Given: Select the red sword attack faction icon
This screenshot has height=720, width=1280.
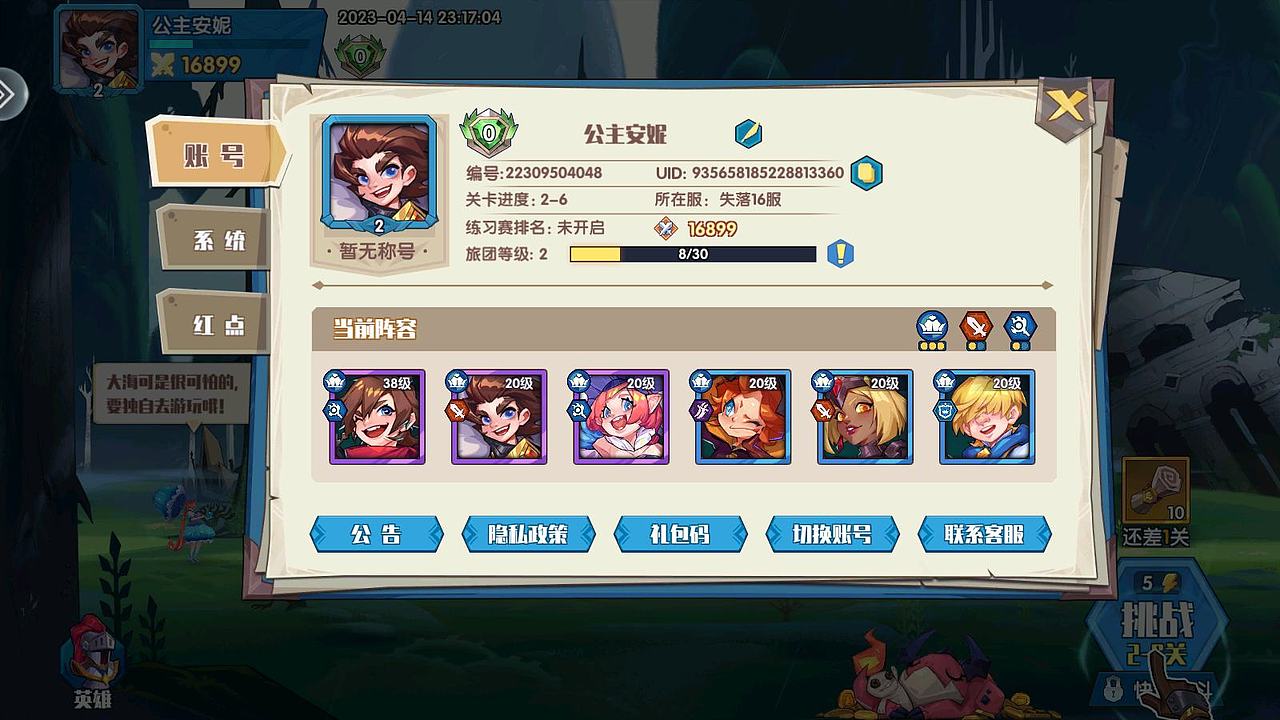Looking at the screenshot, I should tap(975, 324).
